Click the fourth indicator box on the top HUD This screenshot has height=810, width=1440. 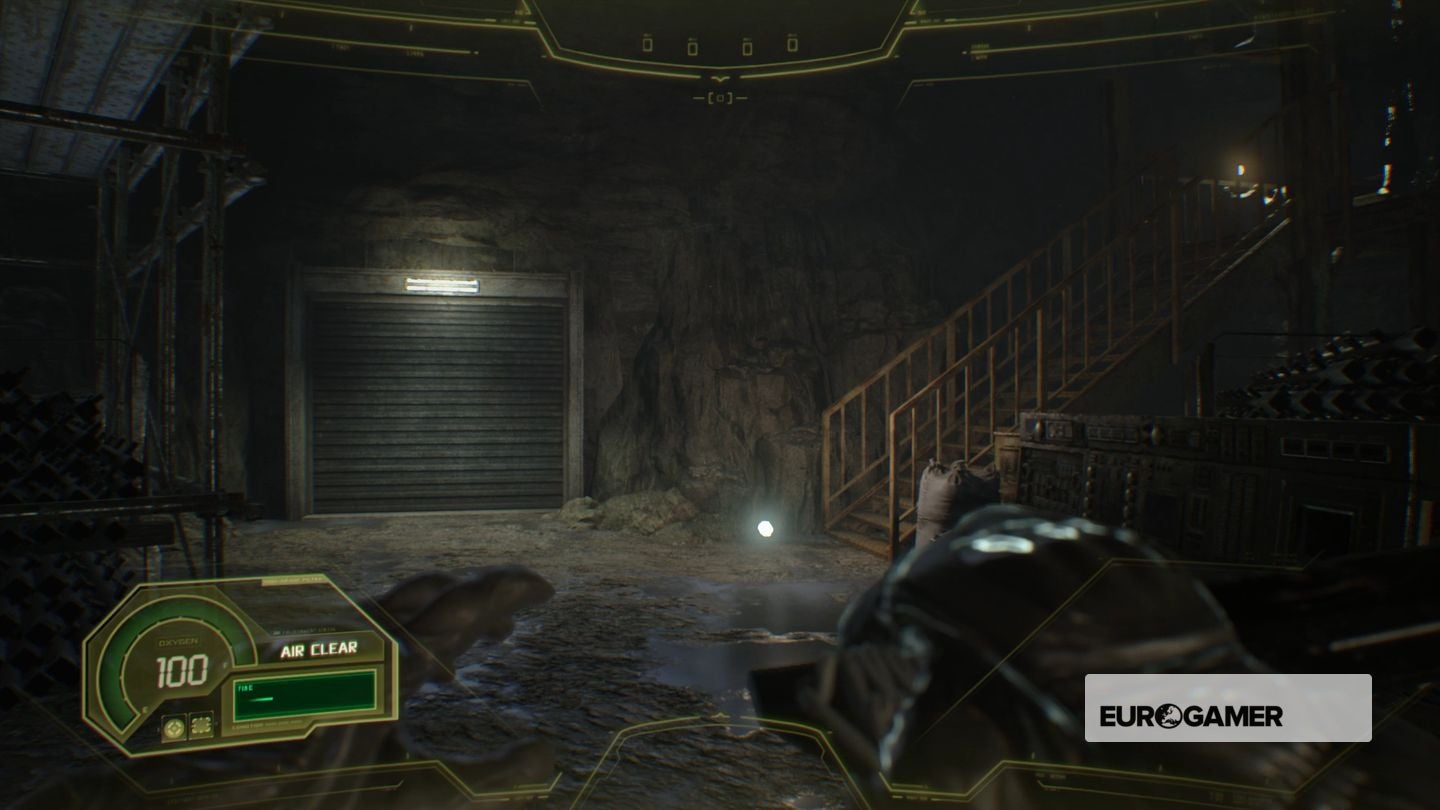coord(793,44)
